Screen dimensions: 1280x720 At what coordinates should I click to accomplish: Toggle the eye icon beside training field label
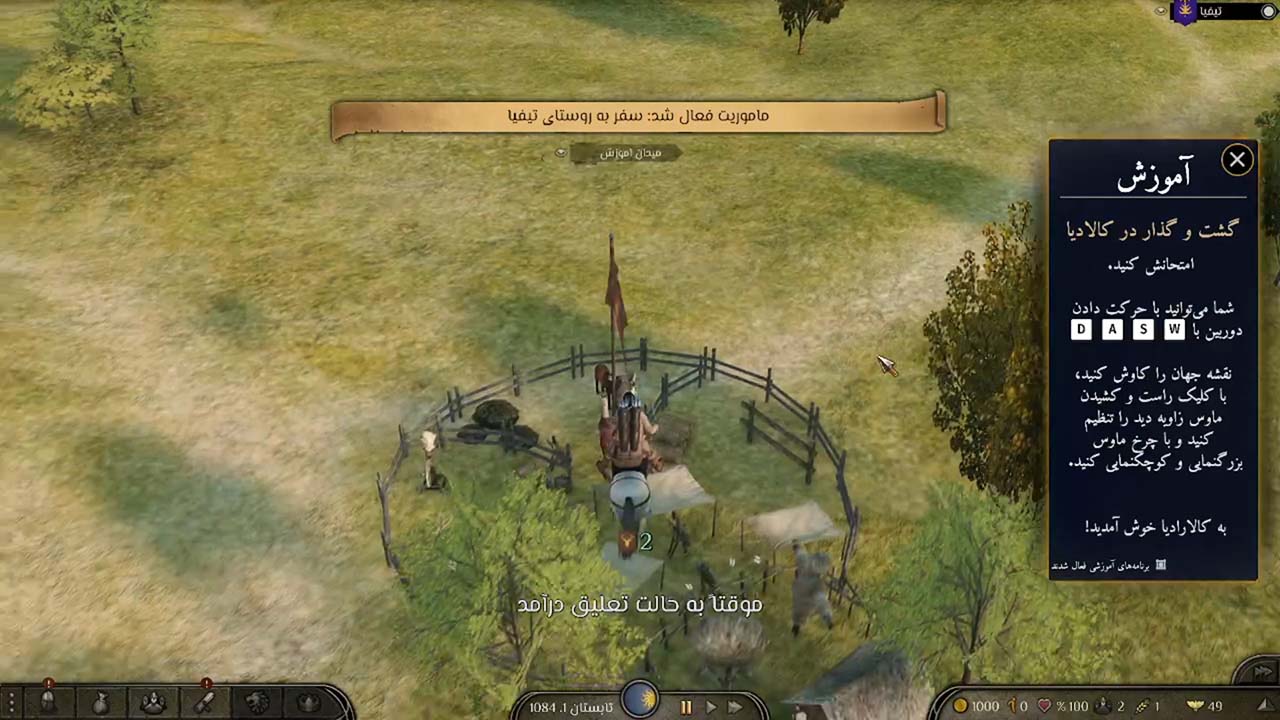point(561,153)
